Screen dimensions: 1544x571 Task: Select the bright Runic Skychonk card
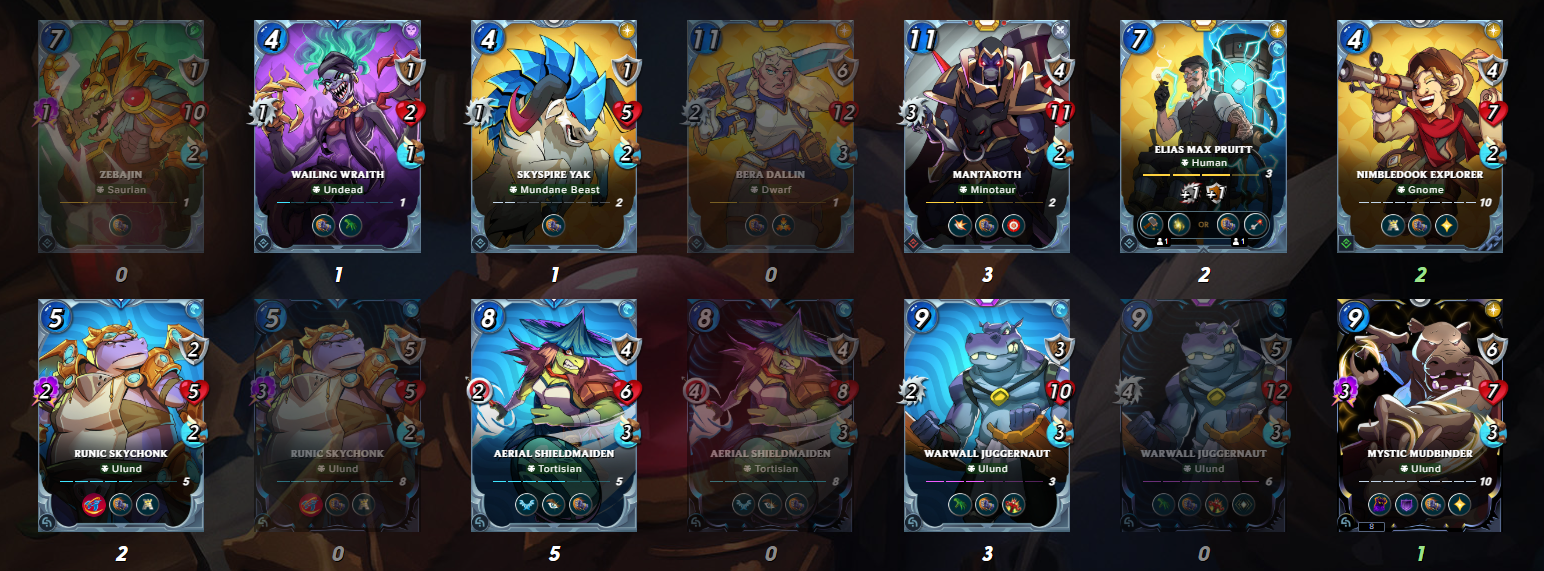click(121, 414)
